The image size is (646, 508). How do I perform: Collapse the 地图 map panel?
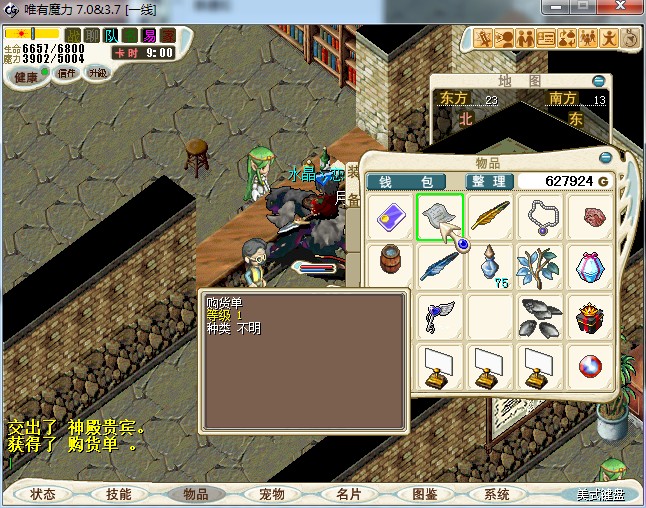[x=598, y=80]
